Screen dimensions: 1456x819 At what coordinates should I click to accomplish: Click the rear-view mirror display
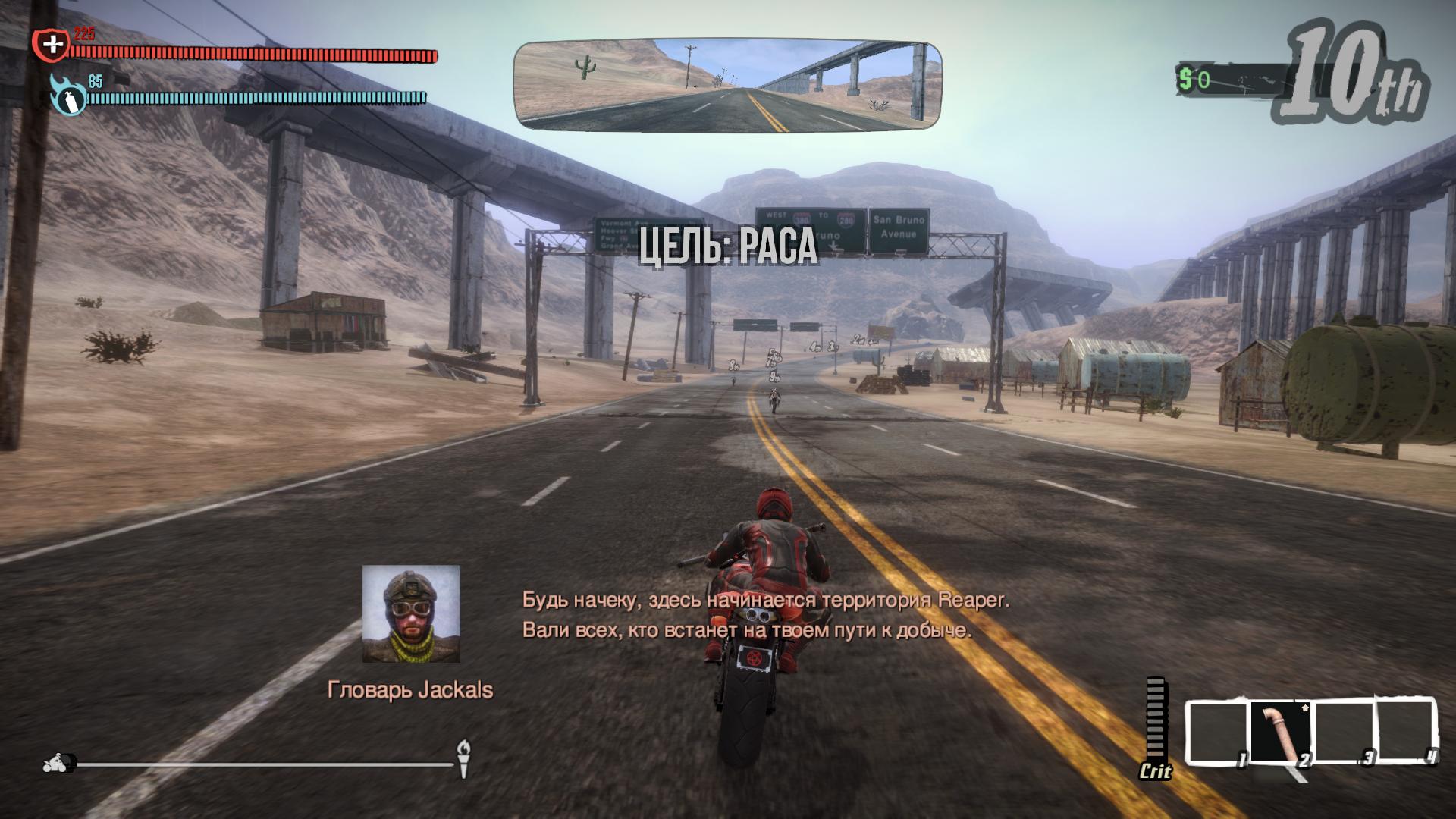[728, 86]
